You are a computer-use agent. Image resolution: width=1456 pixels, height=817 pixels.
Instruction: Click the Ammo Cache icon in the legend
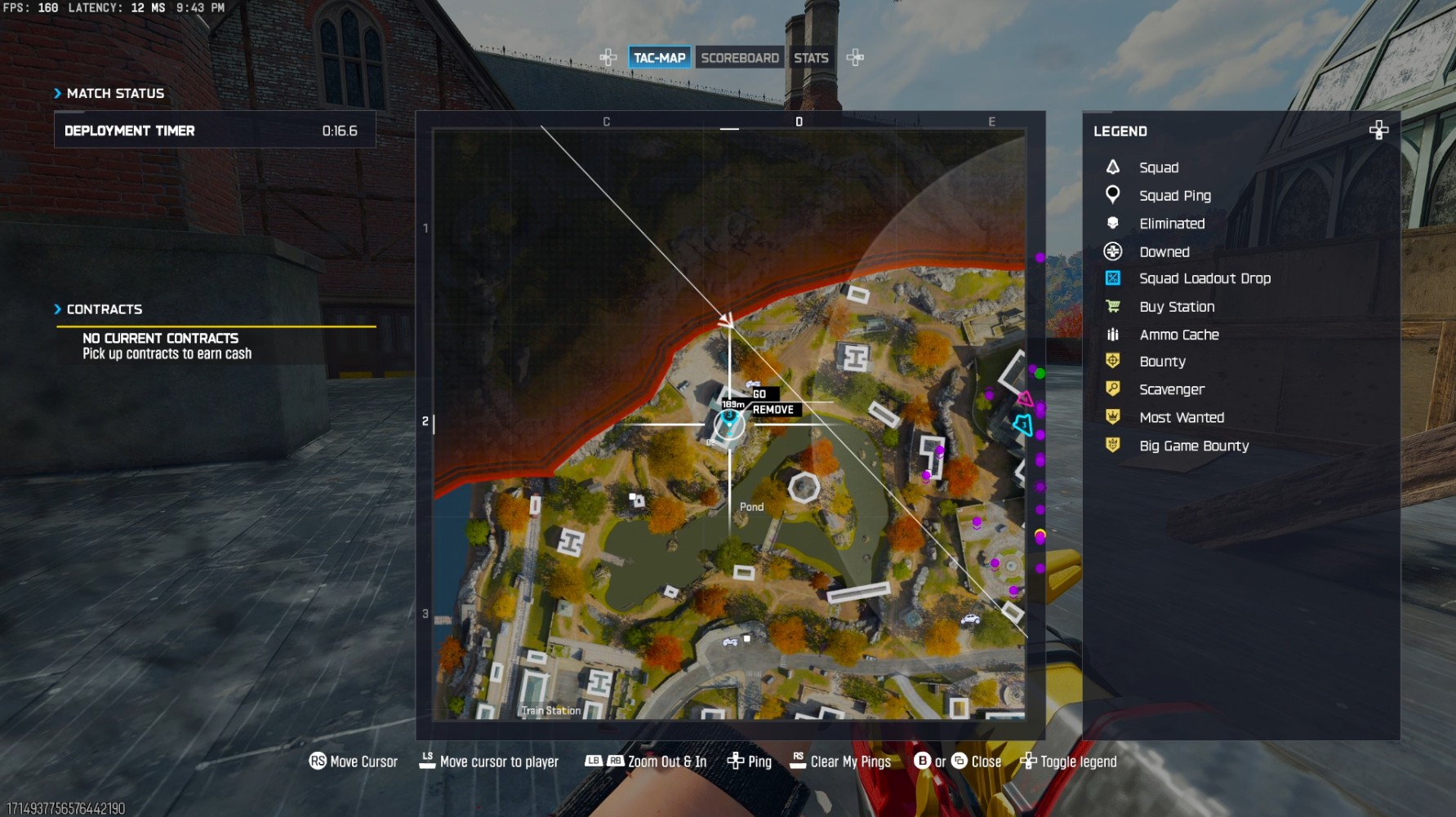coord(1114,334)
